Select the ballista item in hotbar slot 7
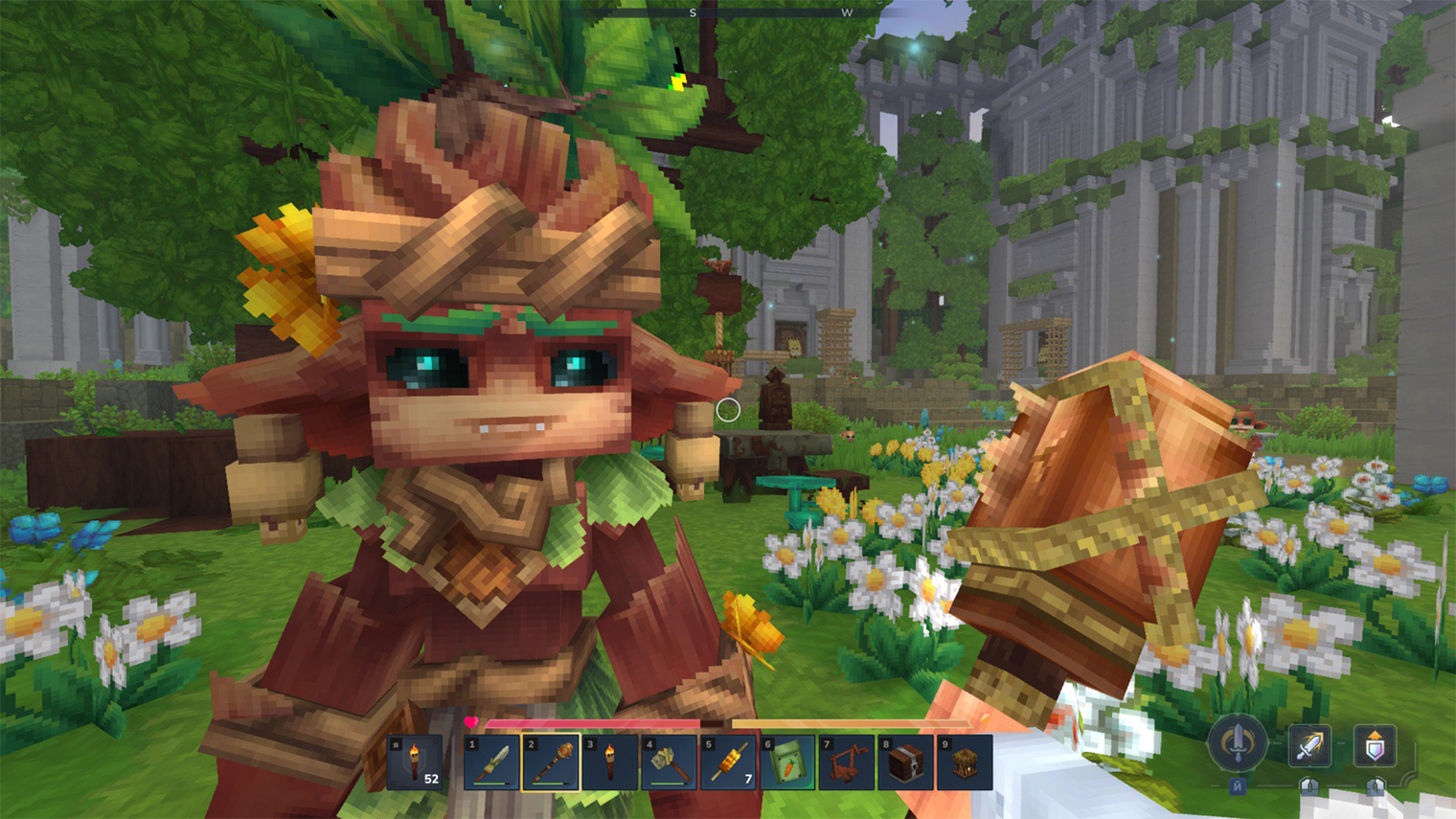1456x819 pixels. (848, 762)
